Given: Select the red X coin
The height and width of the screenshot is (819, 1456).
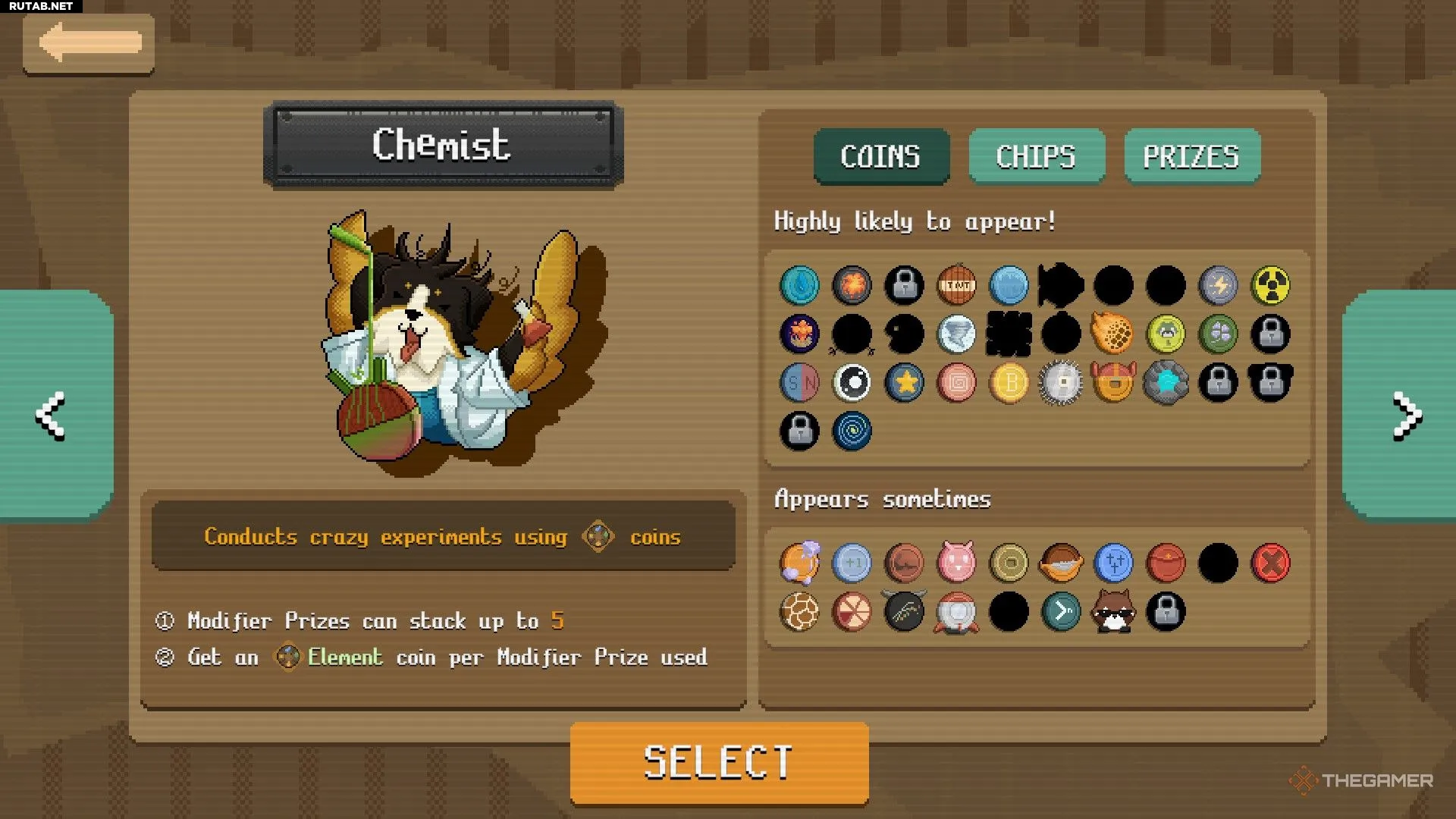Looking at the screenshot, I should point(1270,563).
